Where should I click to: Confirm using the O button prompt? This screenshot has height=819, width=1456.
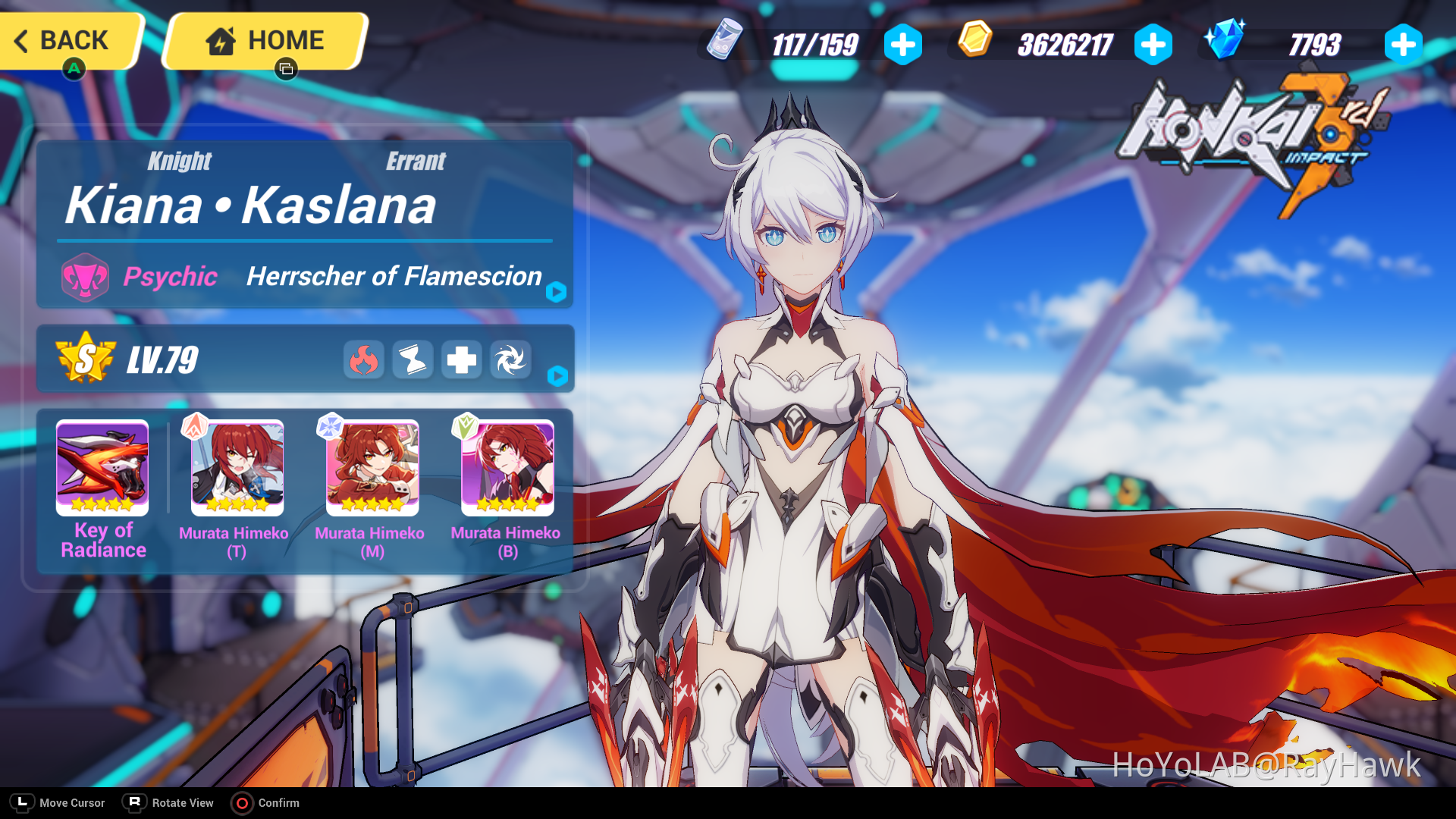(x=243, y=803)
